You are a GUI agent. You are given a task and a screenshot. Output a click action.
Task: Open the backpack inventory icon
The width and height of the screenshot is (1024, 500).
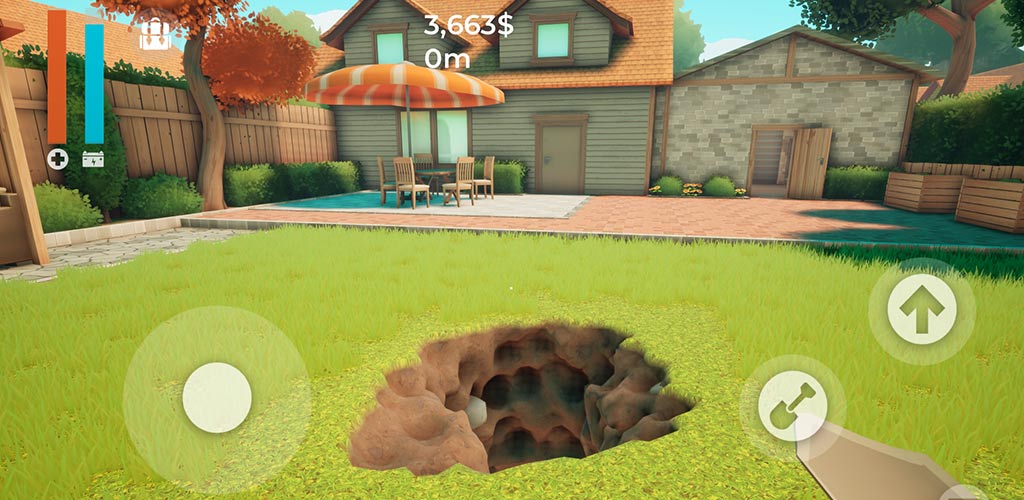pos(154,35)
